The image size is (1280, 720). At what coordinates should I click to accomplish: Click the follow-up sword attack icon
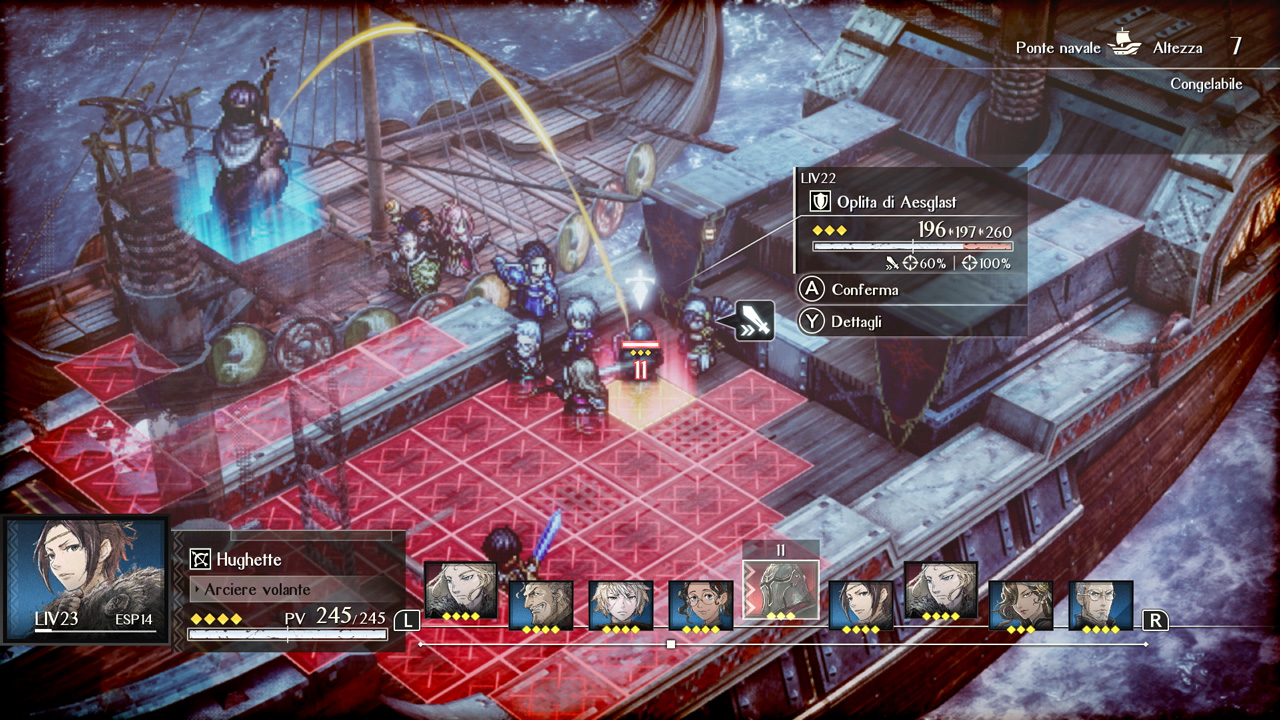(x=755, y=320)
